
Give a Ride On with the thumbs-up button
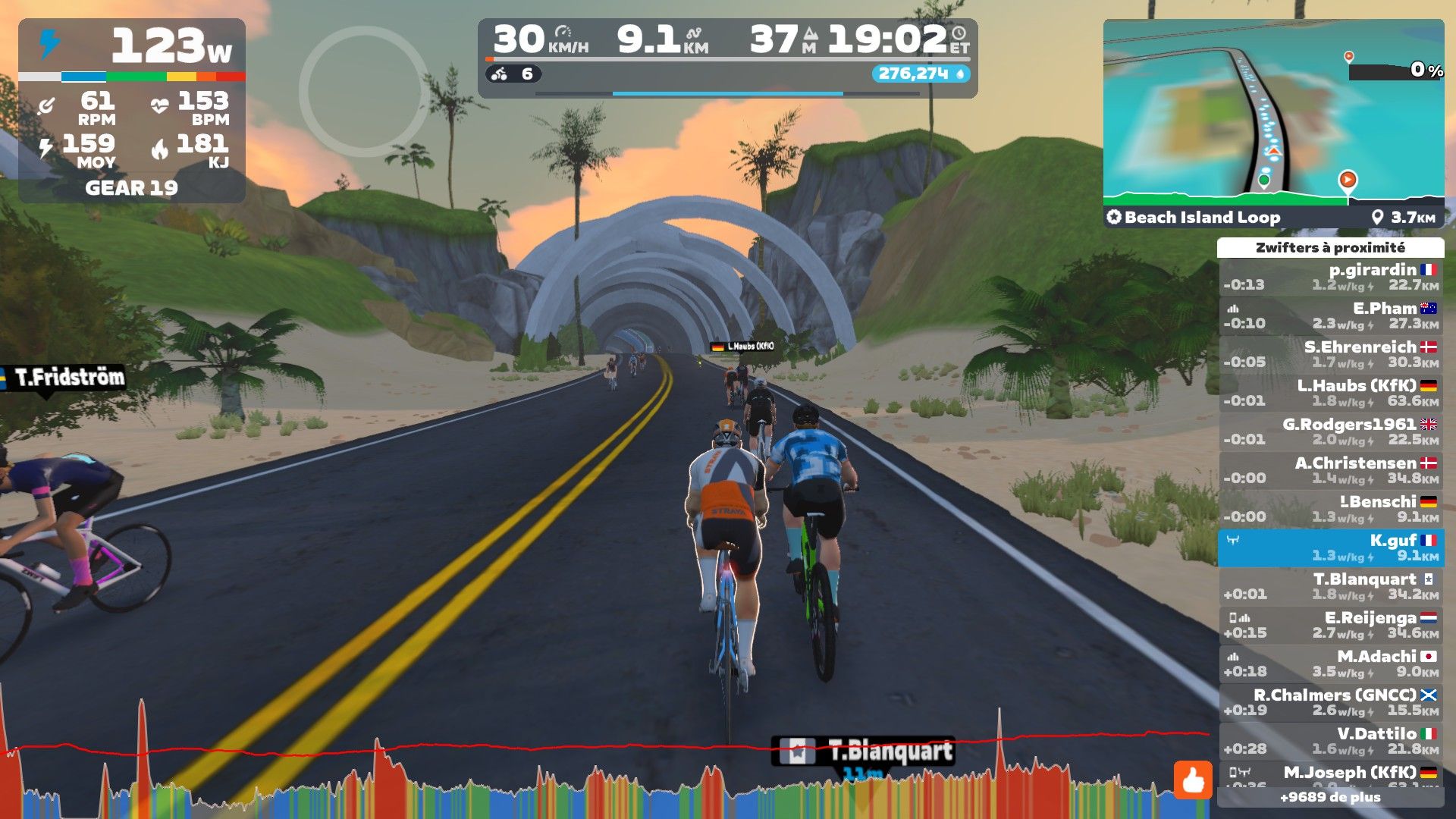[x=1193, y=780]
